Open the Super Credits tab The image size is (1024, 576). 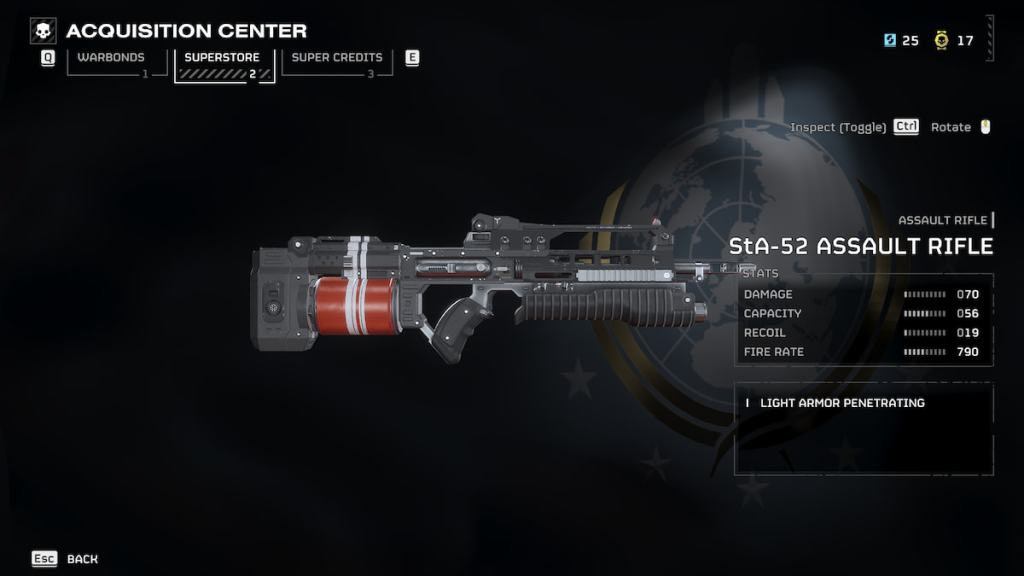click(337, 59)
